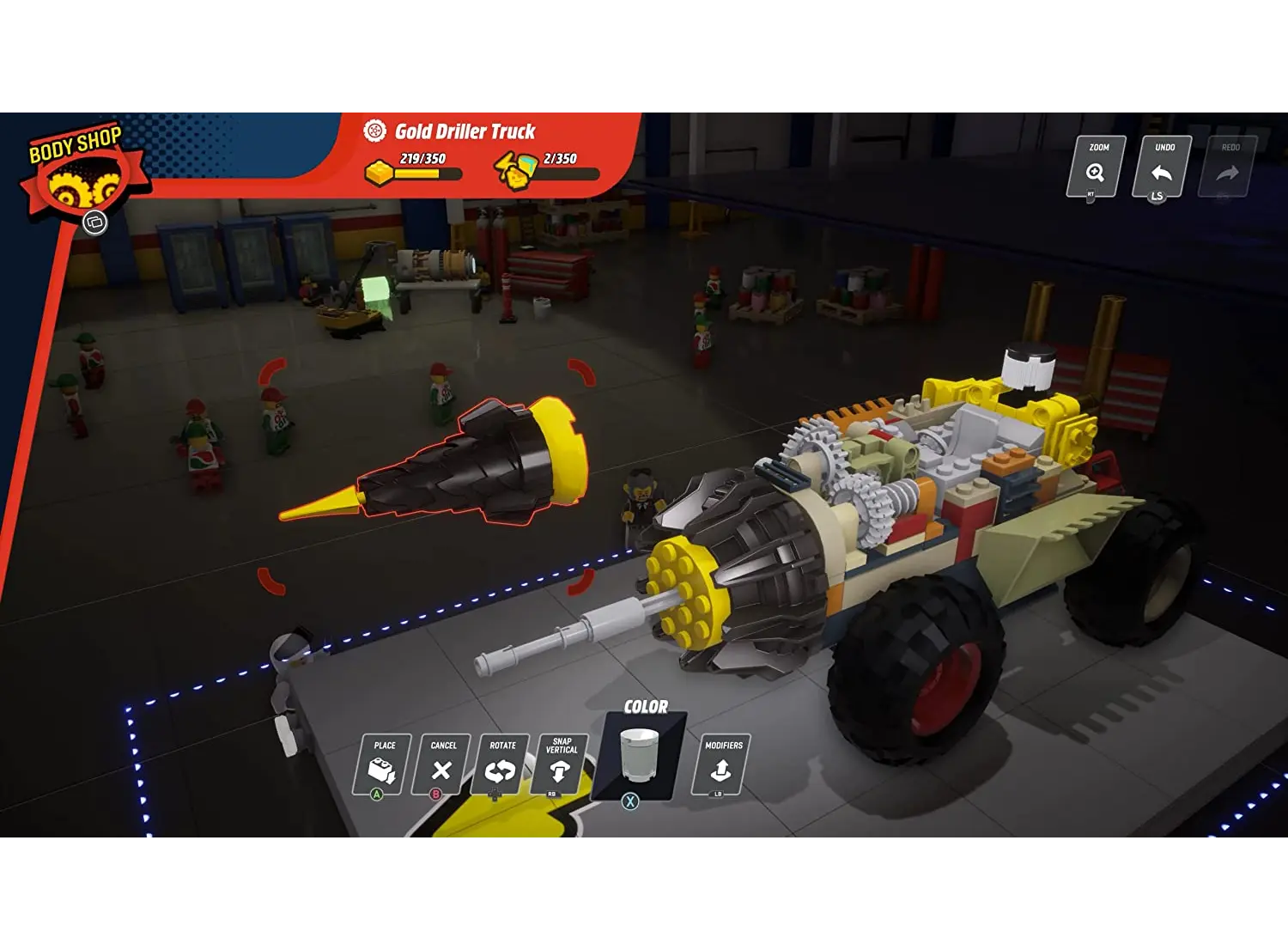Undo the last build action
Screen dimensions: 1288x950
(x=1162, y=167)
